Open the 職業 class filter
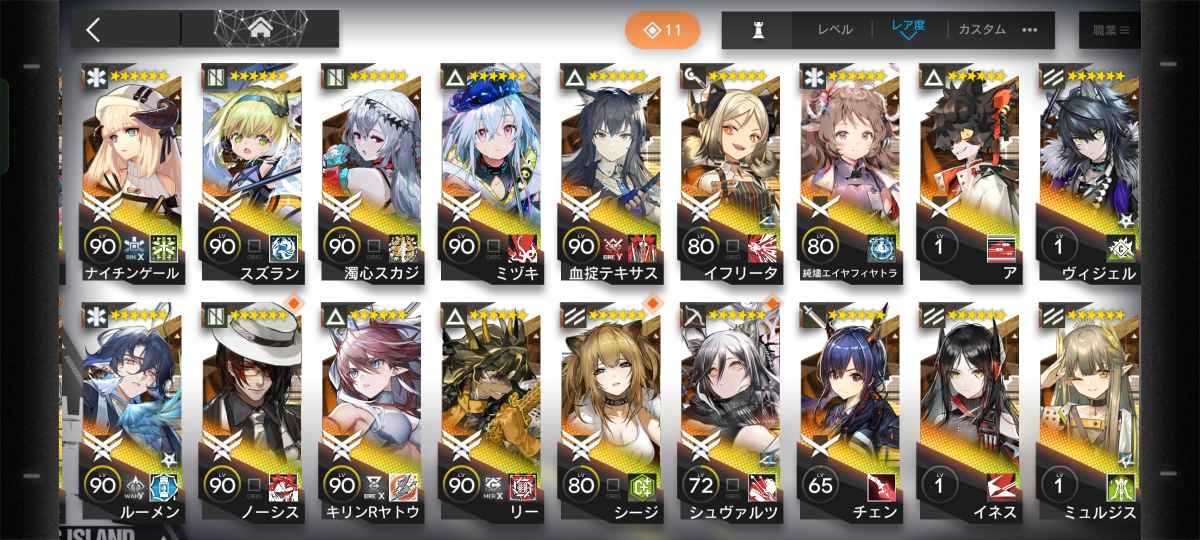The image size is (1200, 540). pos(1110,30)
